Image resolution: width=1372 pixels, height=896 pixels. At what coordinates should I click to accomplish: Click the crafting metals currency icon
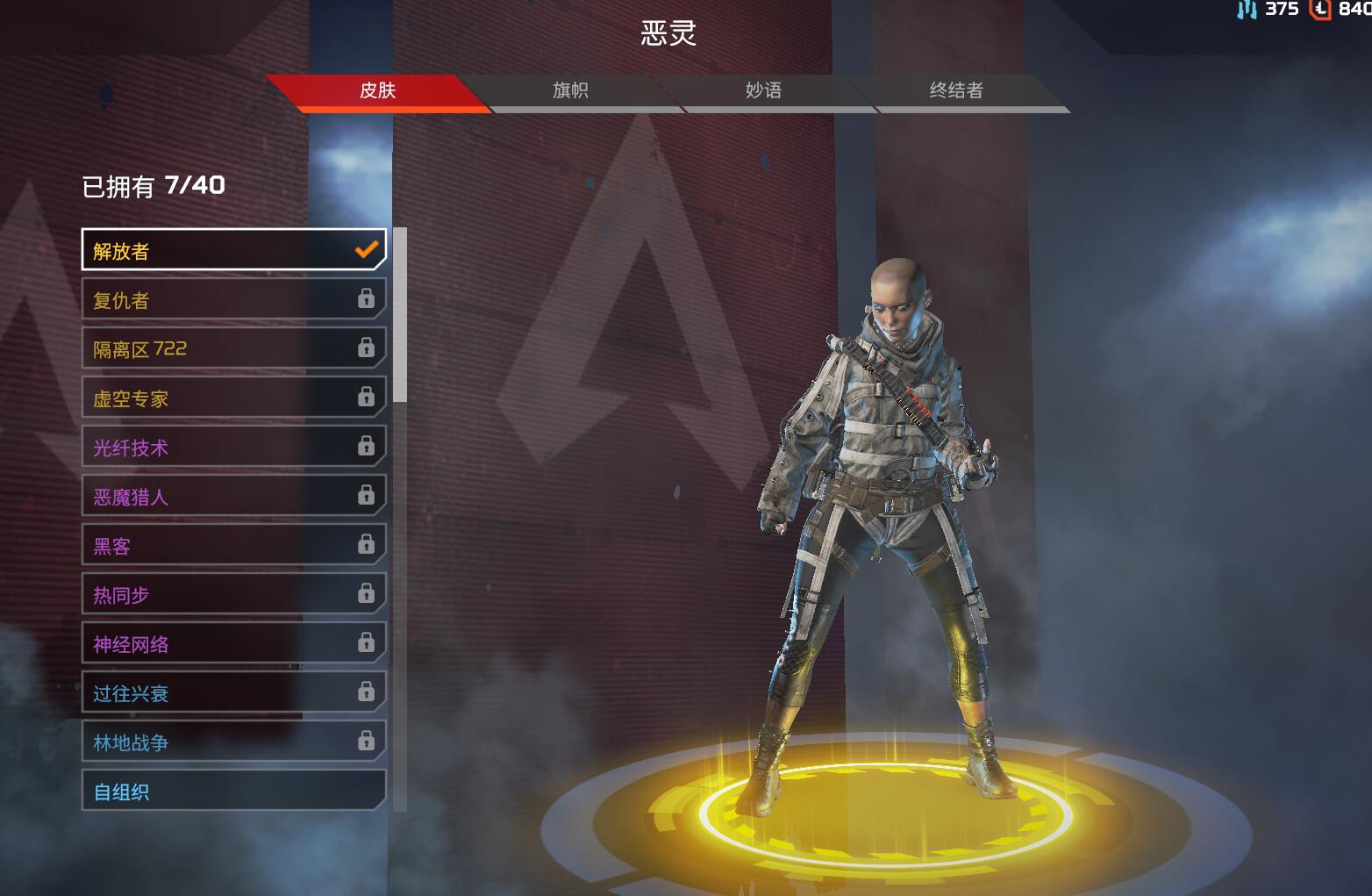1247,11
